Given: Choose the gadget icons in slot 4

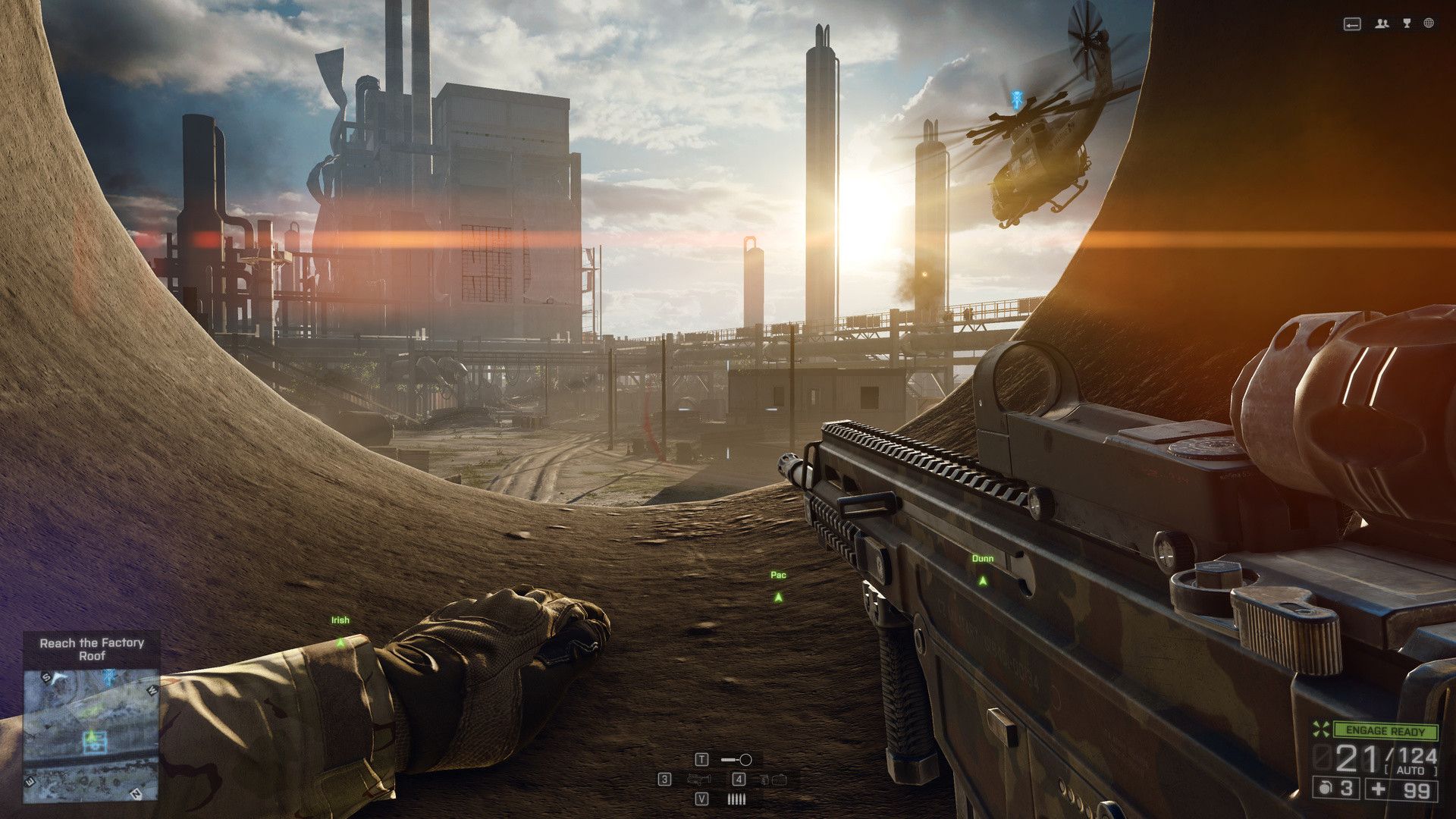Looking at the screenshot, I should 773,780.
